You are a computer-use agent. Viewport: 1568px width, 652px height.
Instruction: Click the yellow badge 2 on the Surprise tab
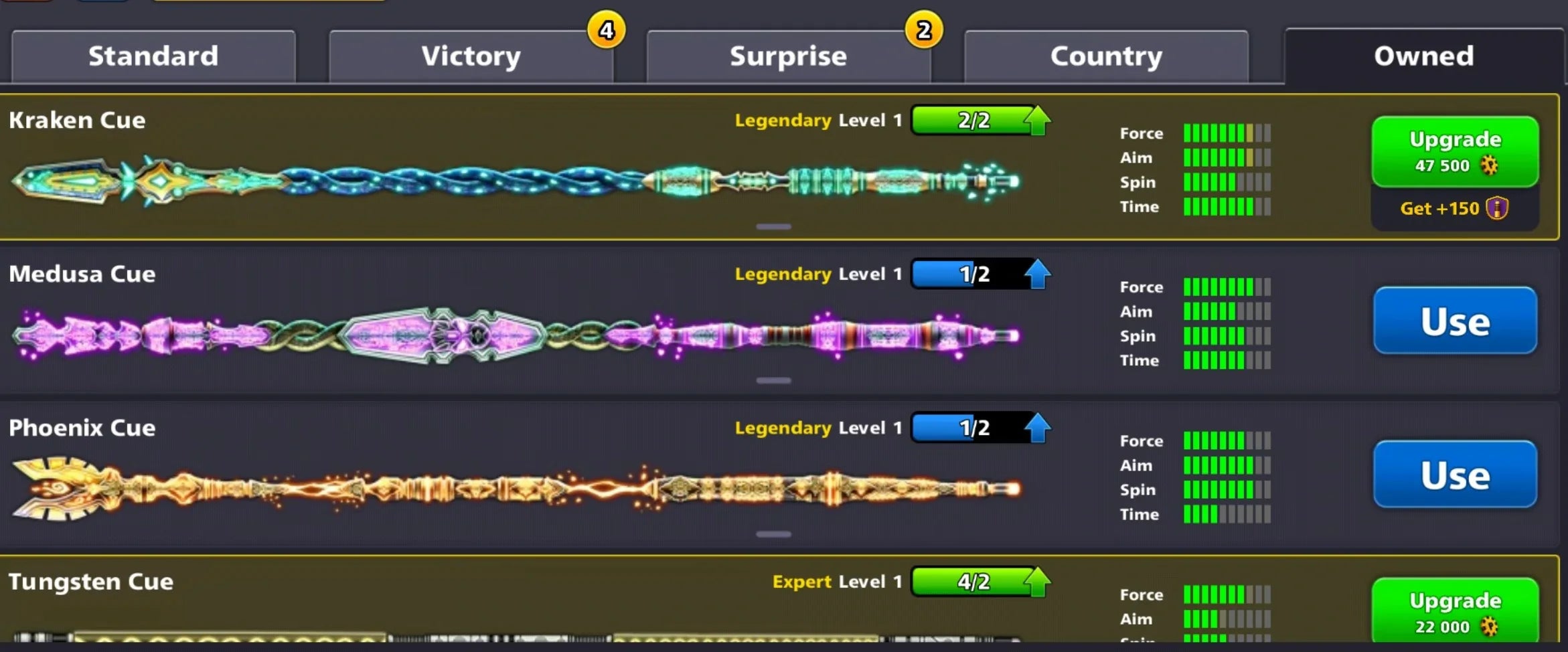click(x=923, y=29)
